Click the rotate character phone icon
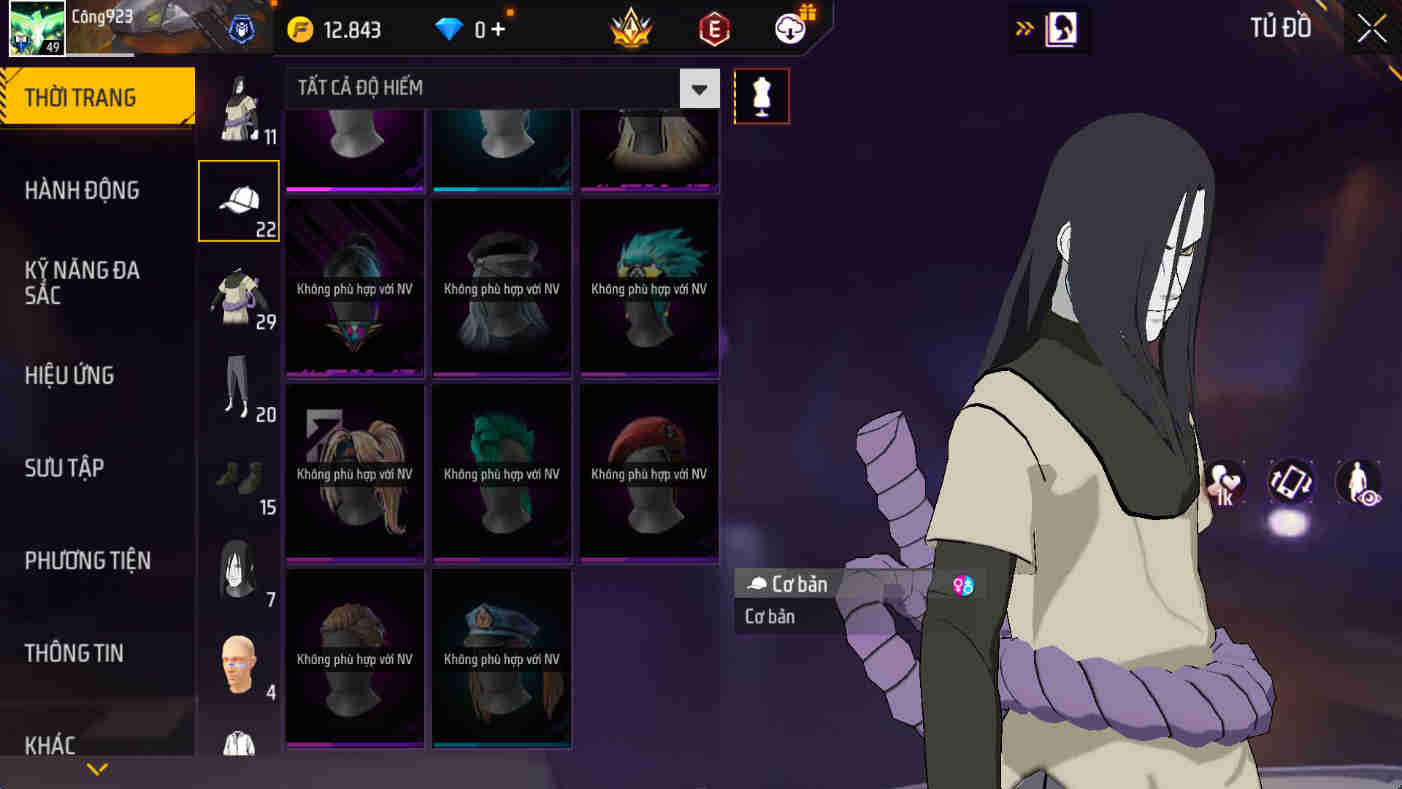Viewport: 1402px width, 789px height. click(x=1289, y=483)
